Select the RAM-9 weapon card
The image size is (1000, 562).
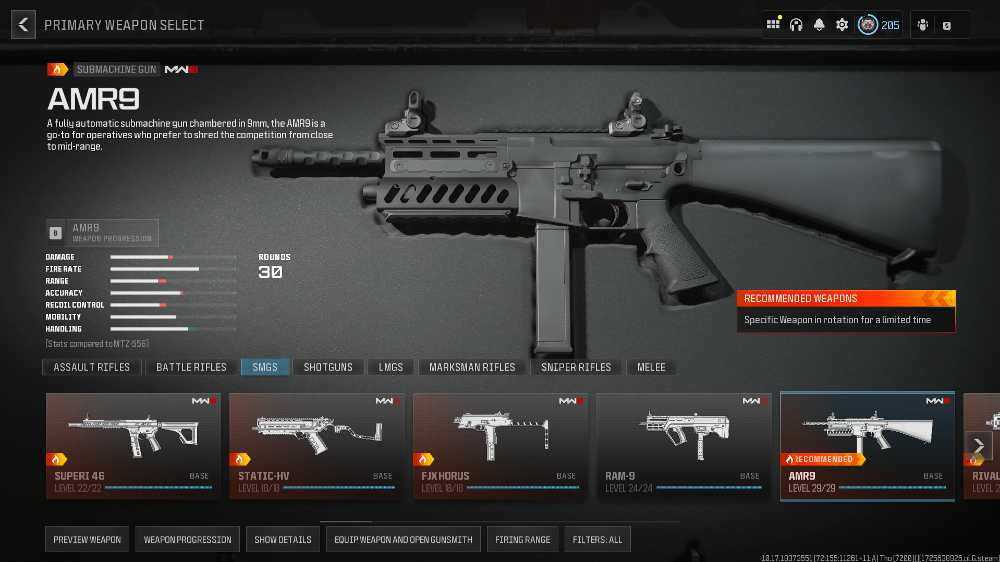coord(684,445)
